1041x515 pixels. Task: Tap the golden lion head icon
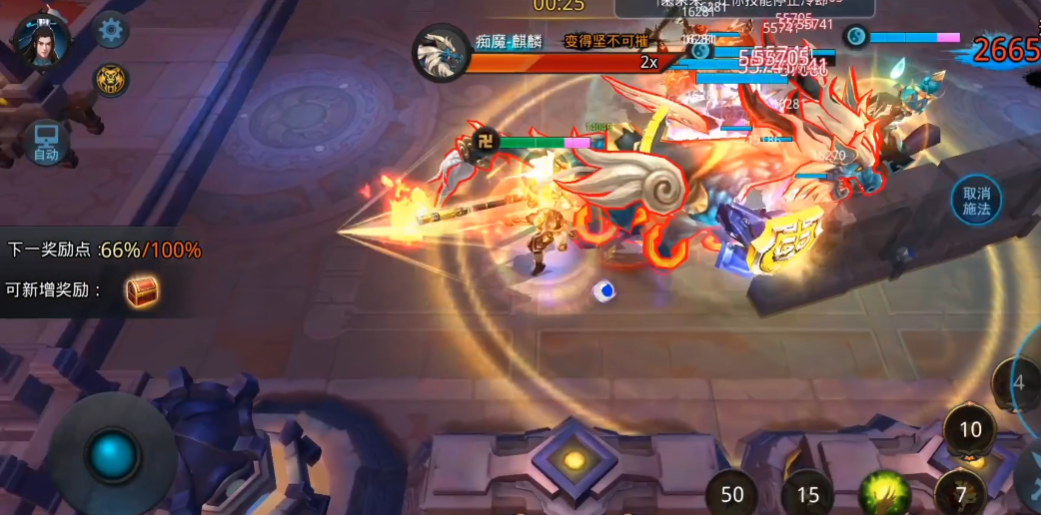click(x=111, y=79)
